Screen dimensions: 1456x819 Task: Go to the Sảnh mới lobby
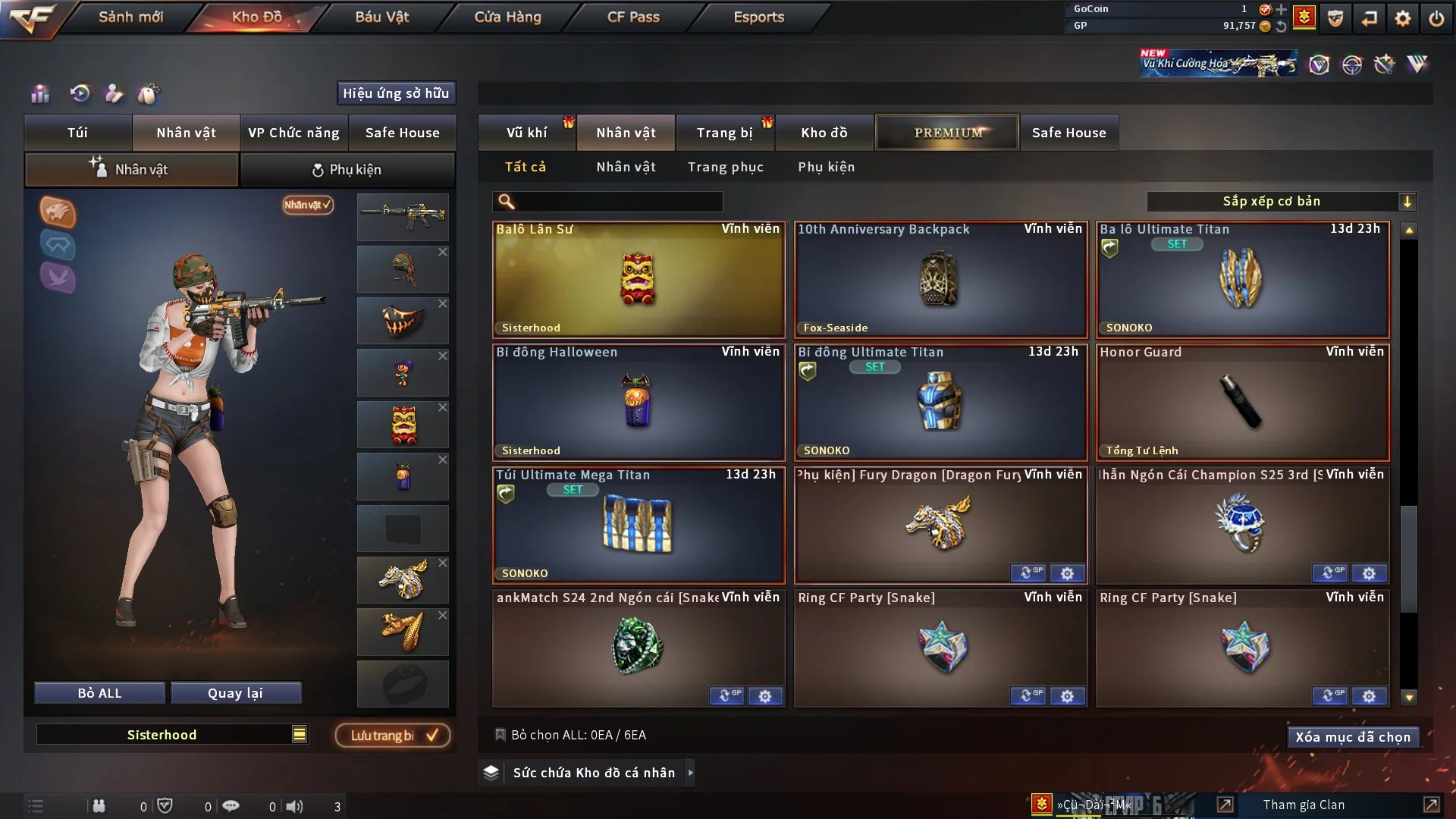point(130,17)
